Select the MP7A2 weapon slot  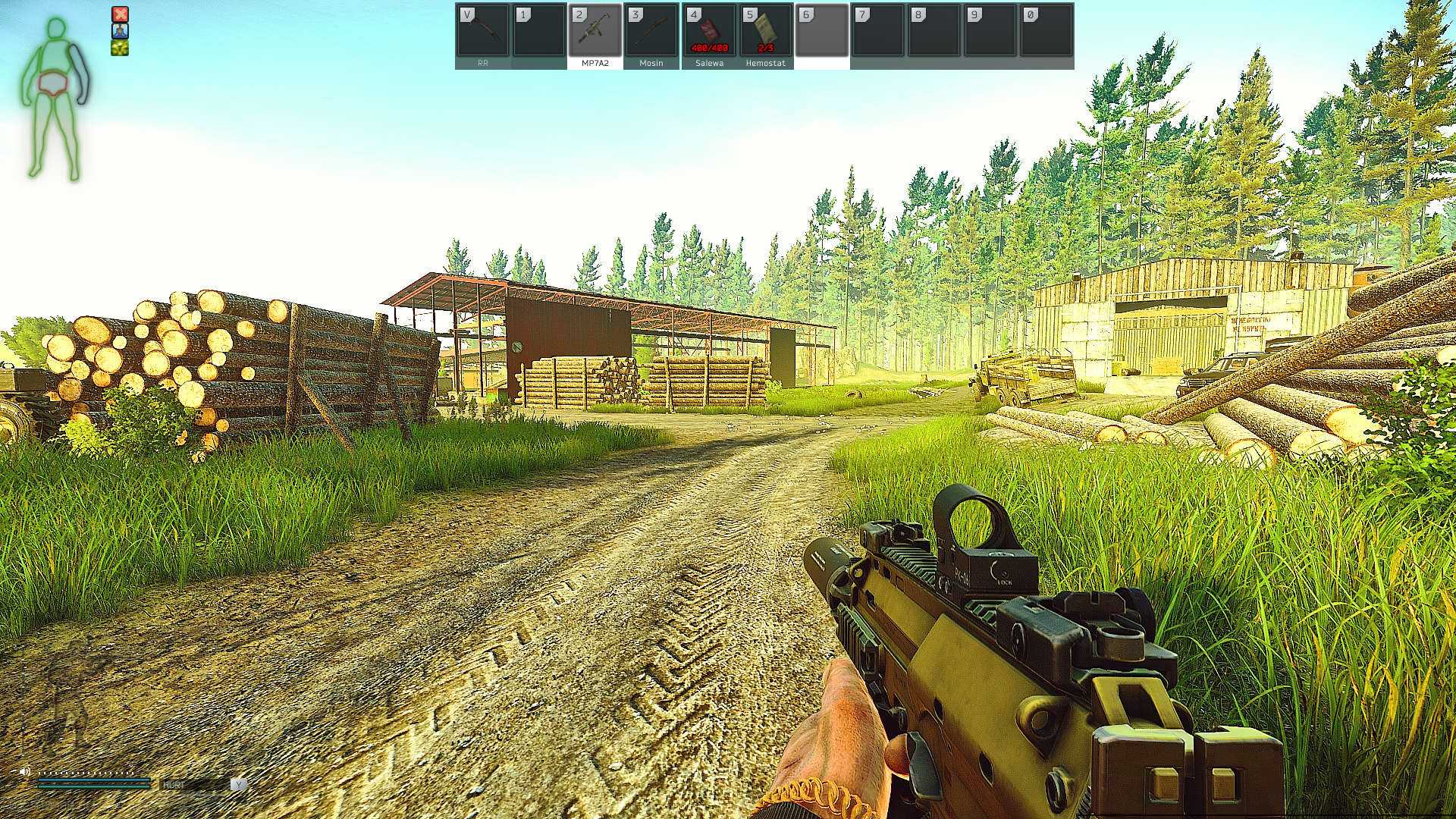pos(595,34)
